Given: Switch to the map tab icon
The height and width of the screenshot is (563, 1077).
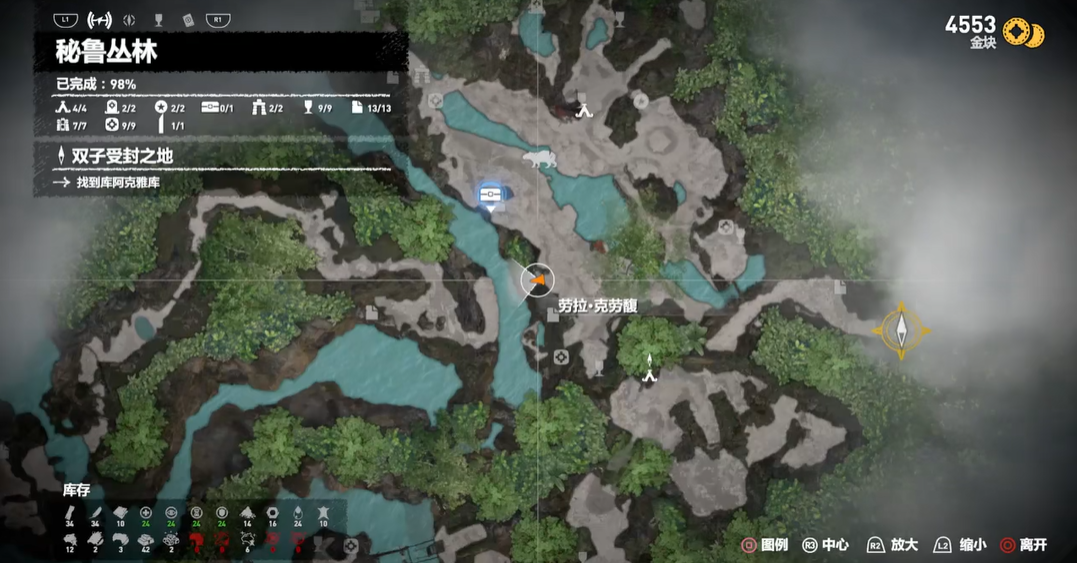Looking at the screenshot, I should pyautogui.click(x=99, y=20).
